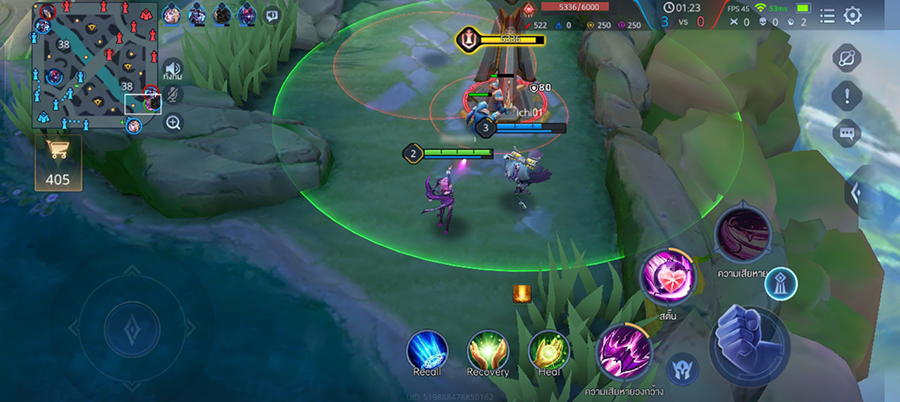
Task: Toggle the muted microphone button
Action: point(173,96)
